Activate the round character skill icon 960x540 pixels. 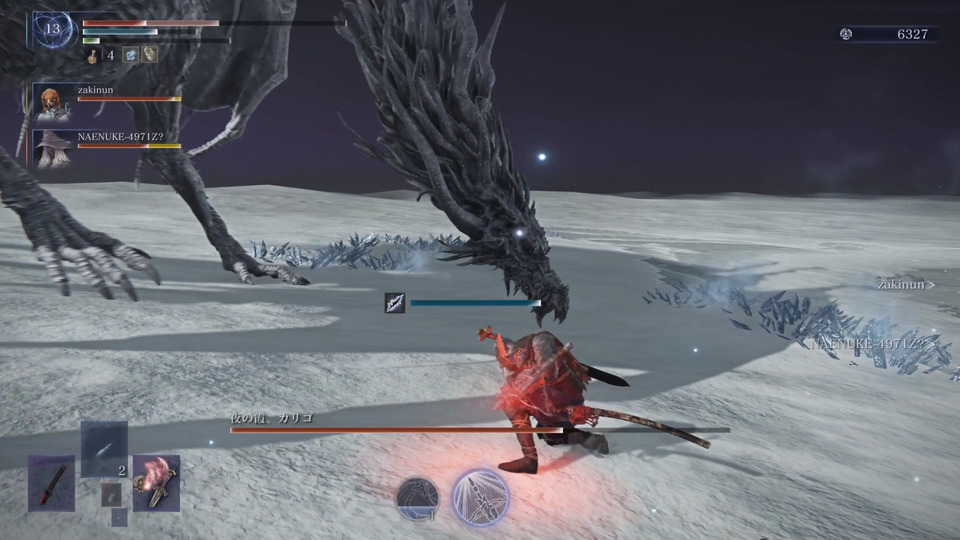click(x=418, y=498)
